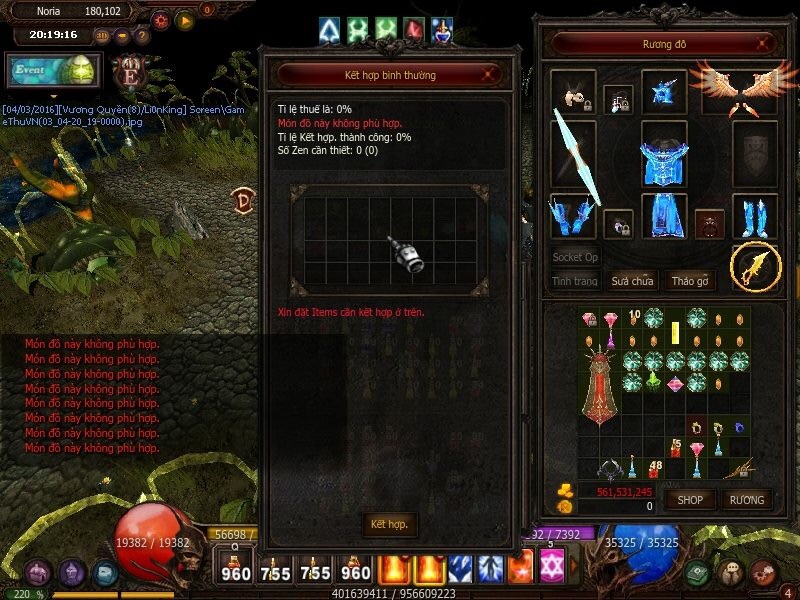Select the yellow bar item in inventory
The height and width of the screenshot is (600, 800).
[x=675, y=333]
